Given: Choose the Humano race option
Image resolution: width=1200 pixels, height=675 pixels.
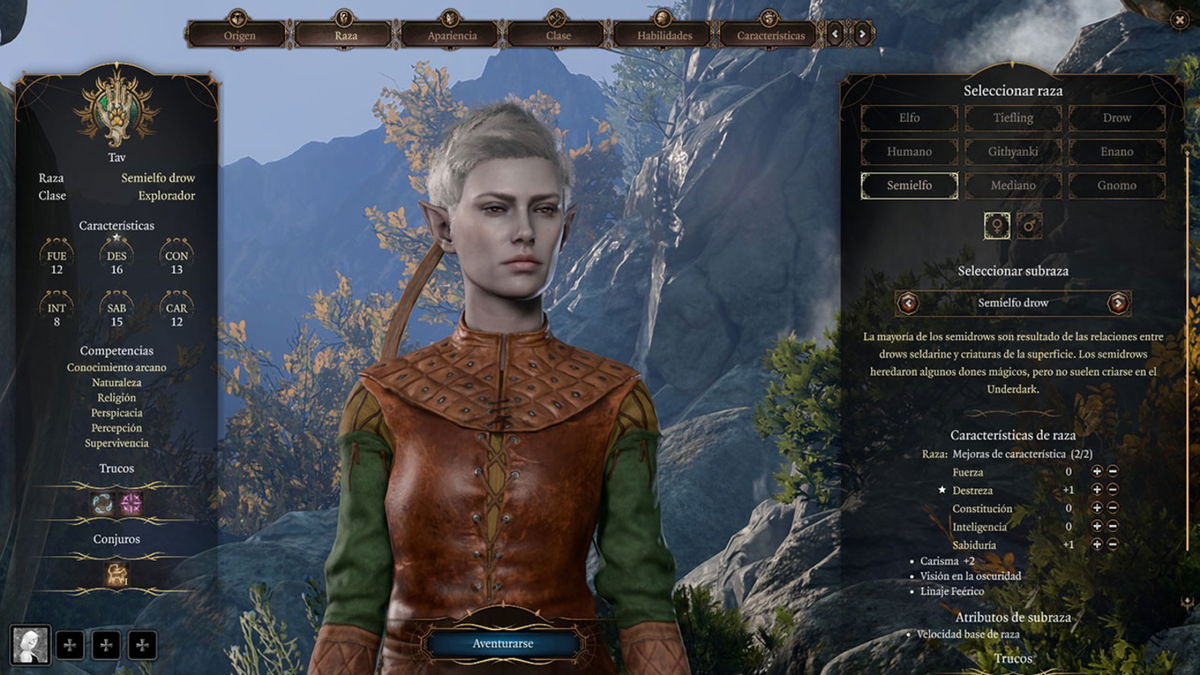Looking at the screenshot, I should [909, 152].
